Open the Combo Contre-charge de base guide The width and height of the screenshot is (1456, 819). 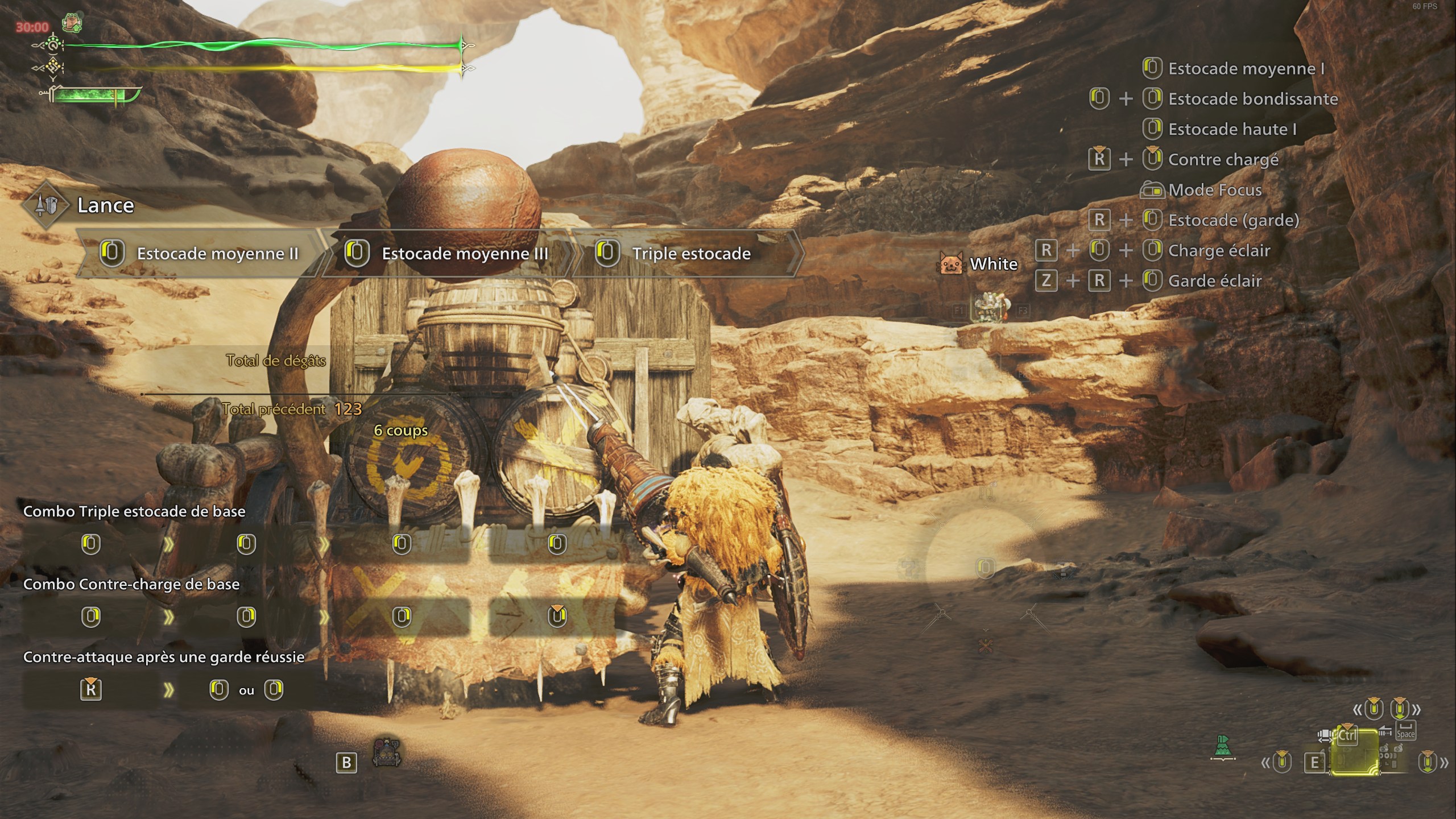131,584
